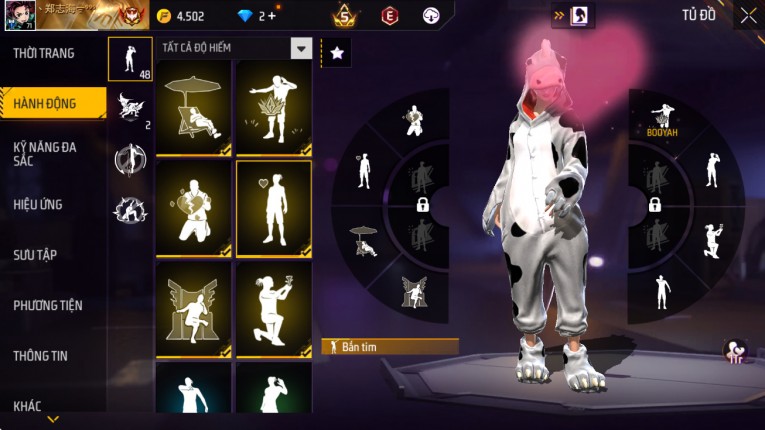765x430 pixels.
Task: Open the KHÁC menu entry
Action: point(28,405)
